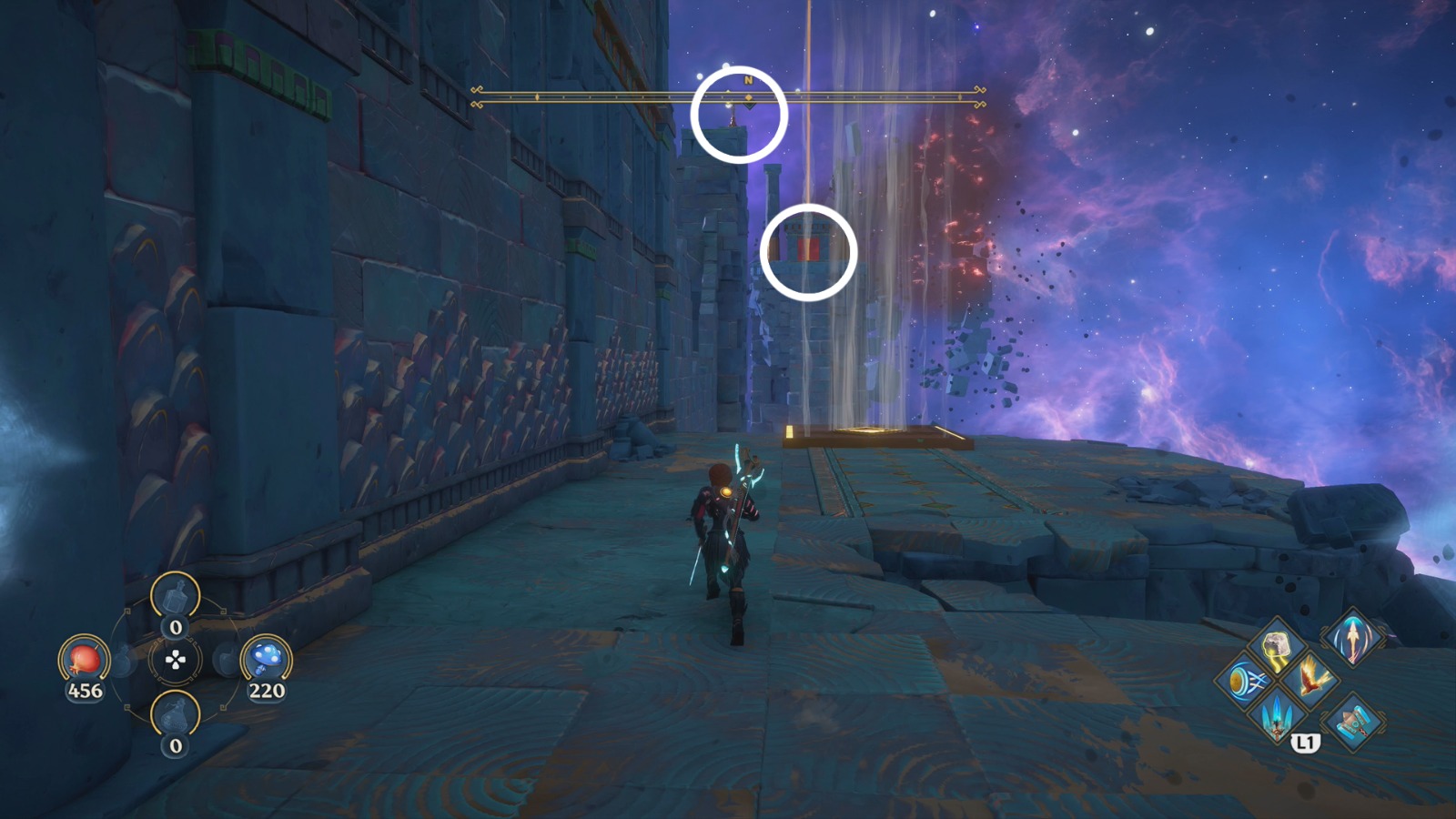1456x819 pixels.
Task: Choose the triple blue swords ability icon
Action: 1276,717
